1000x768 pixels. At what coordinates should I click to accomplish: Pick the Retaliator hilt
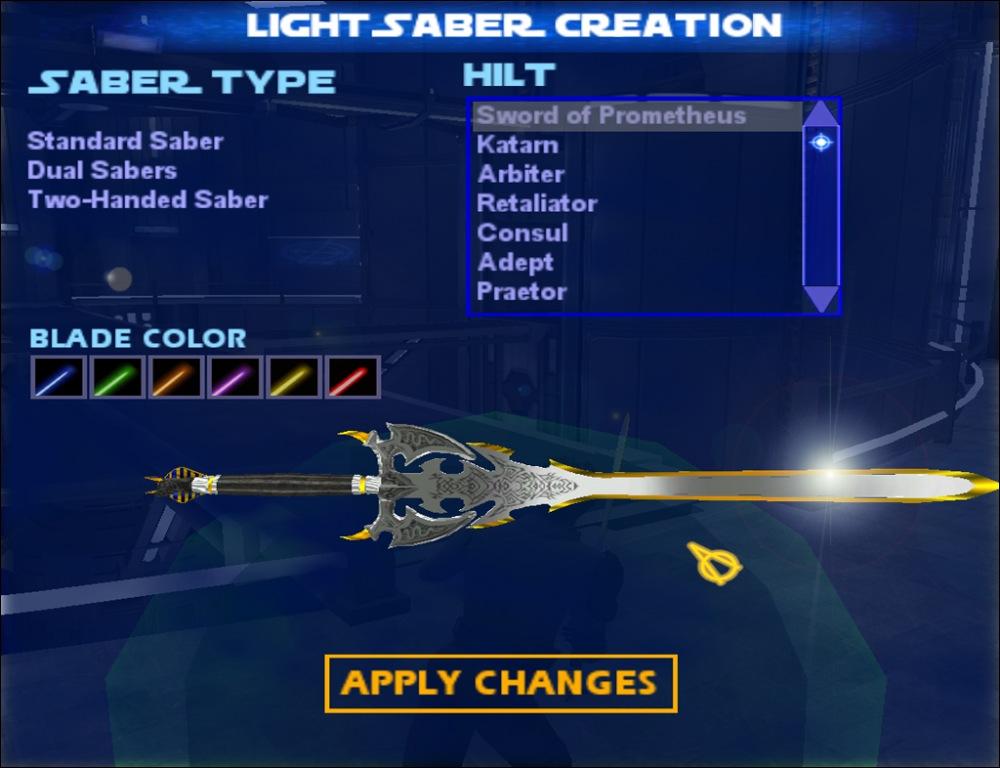pyautogui.click(x=537, y=204)
